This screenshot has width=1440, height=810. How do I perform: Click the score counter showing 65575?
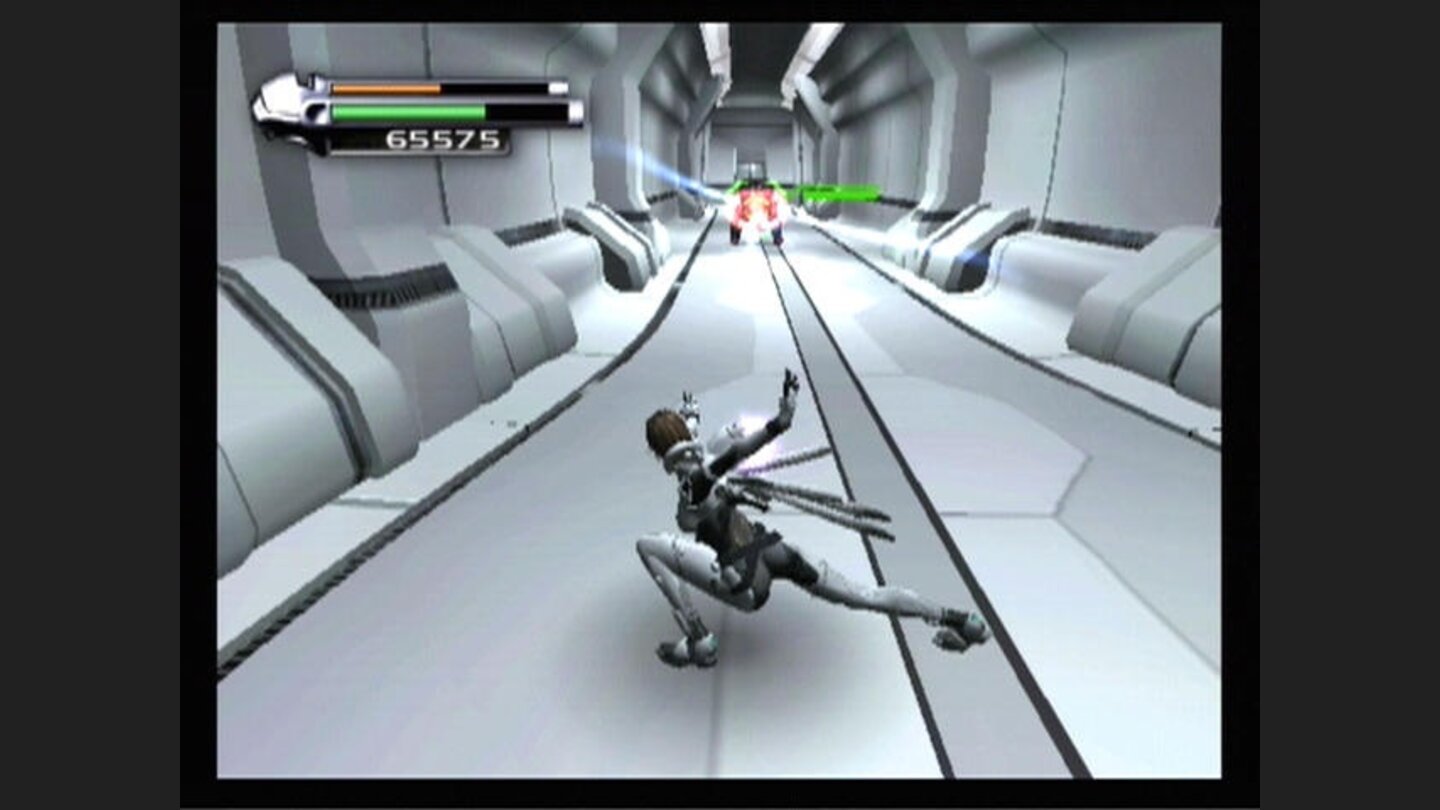click(x=440, y=140)
